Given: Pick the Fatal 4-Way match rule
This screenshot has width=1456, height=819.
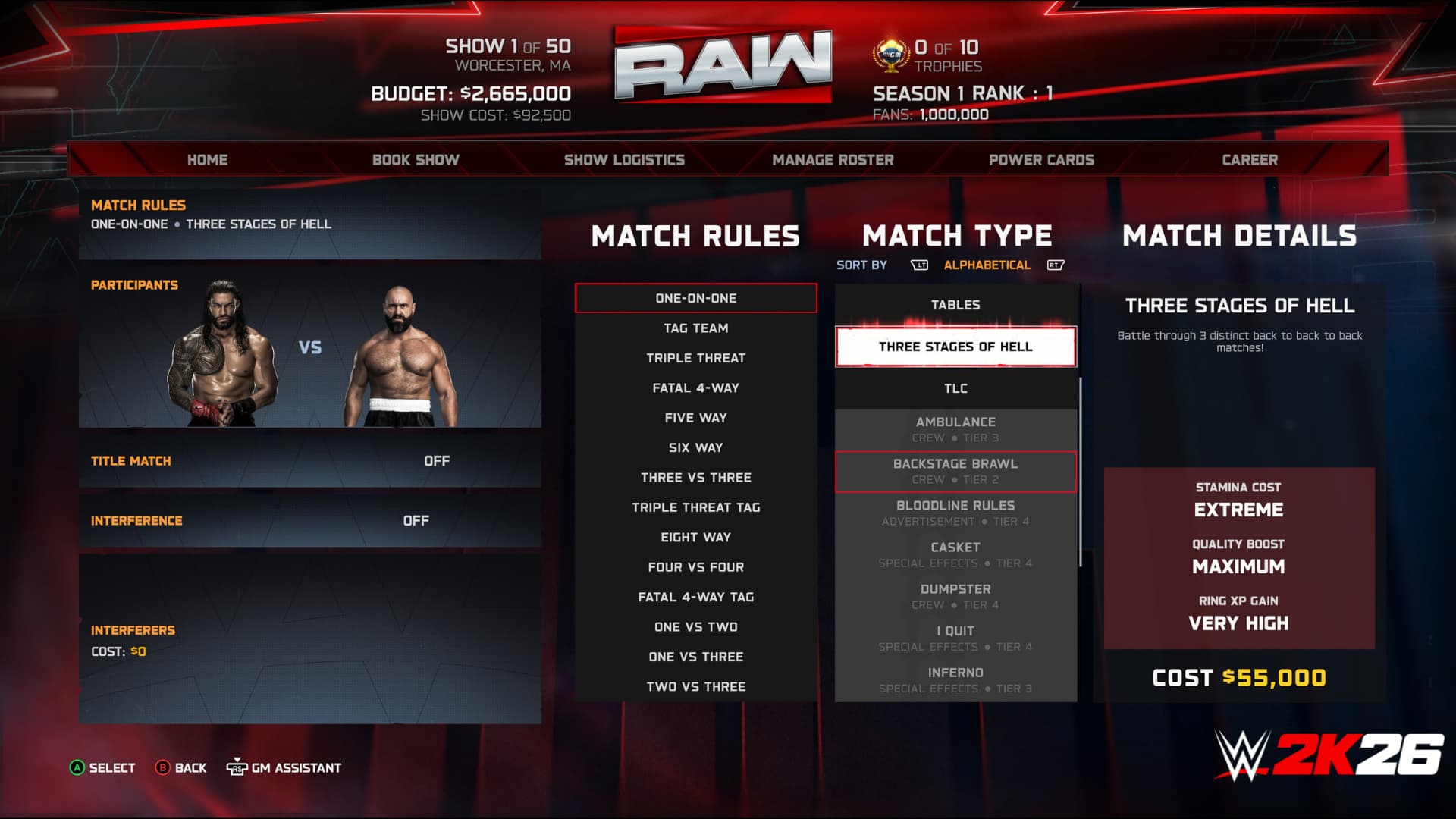Looking at the screenshot, I should 695,388.
